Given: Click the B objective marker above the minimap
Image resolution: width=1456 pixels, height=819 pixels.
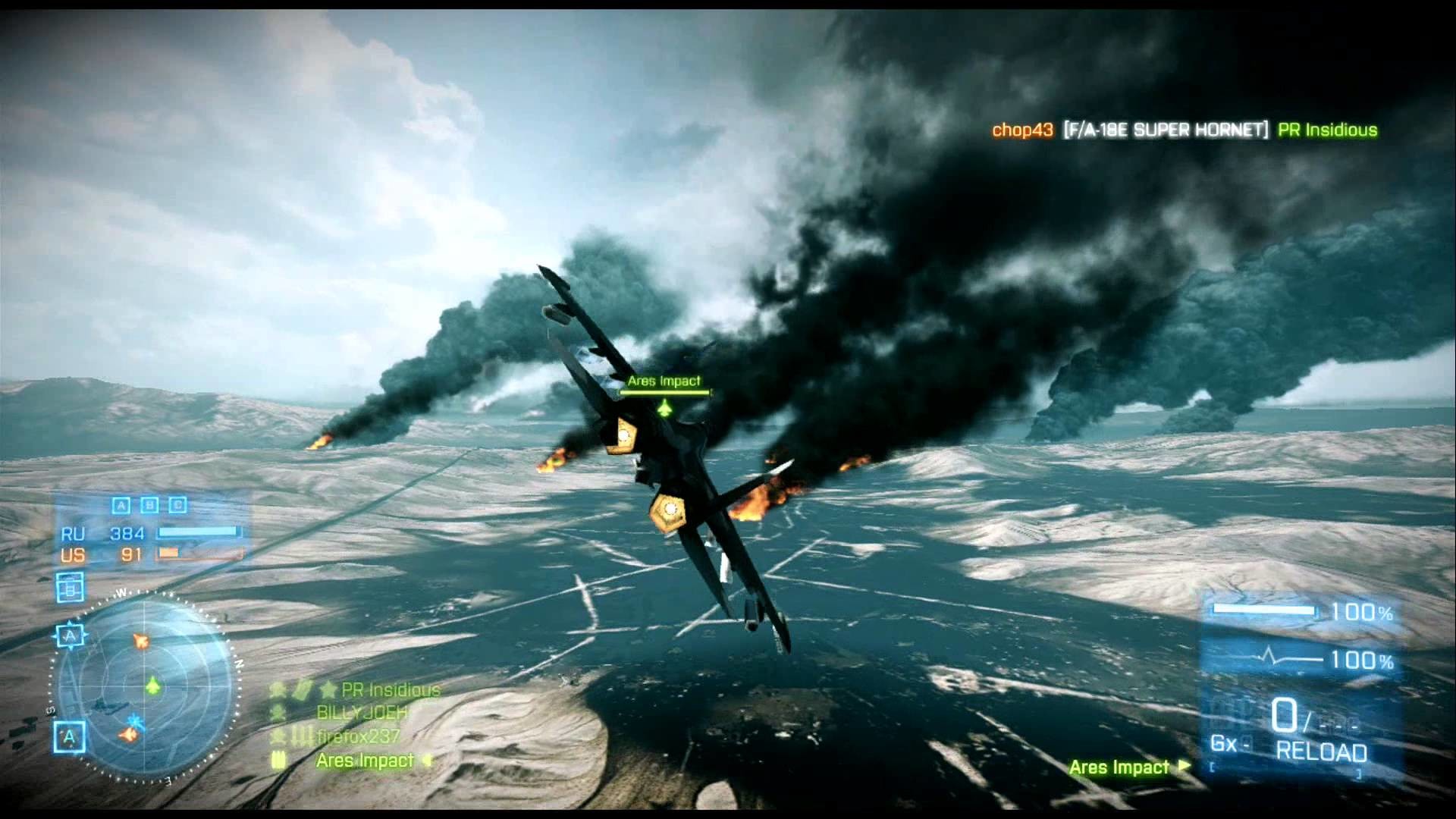Looking at the screenshot, I should 70,588.
